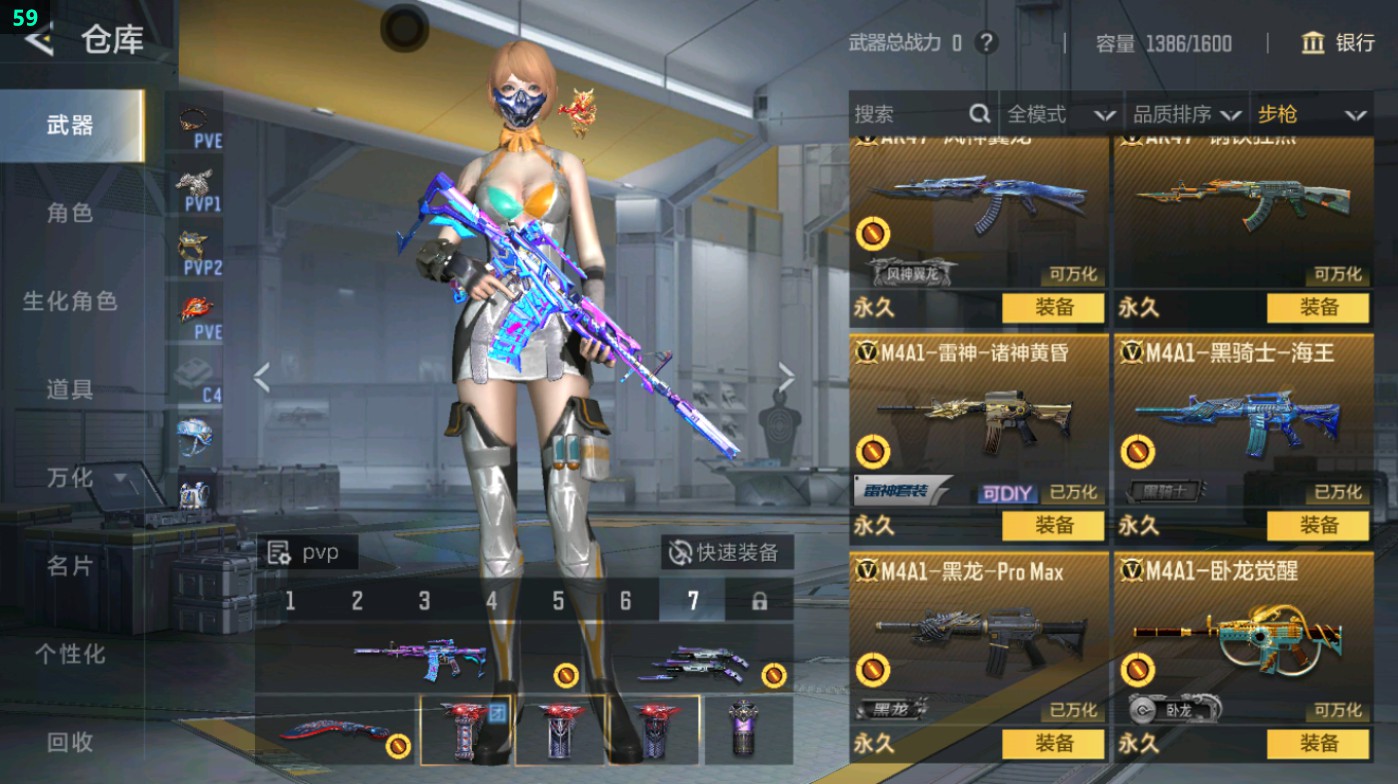Expand the 万化 category
Image resolution: width=1398 pixels, height=784 pixels.
click(x=85, y=478)
